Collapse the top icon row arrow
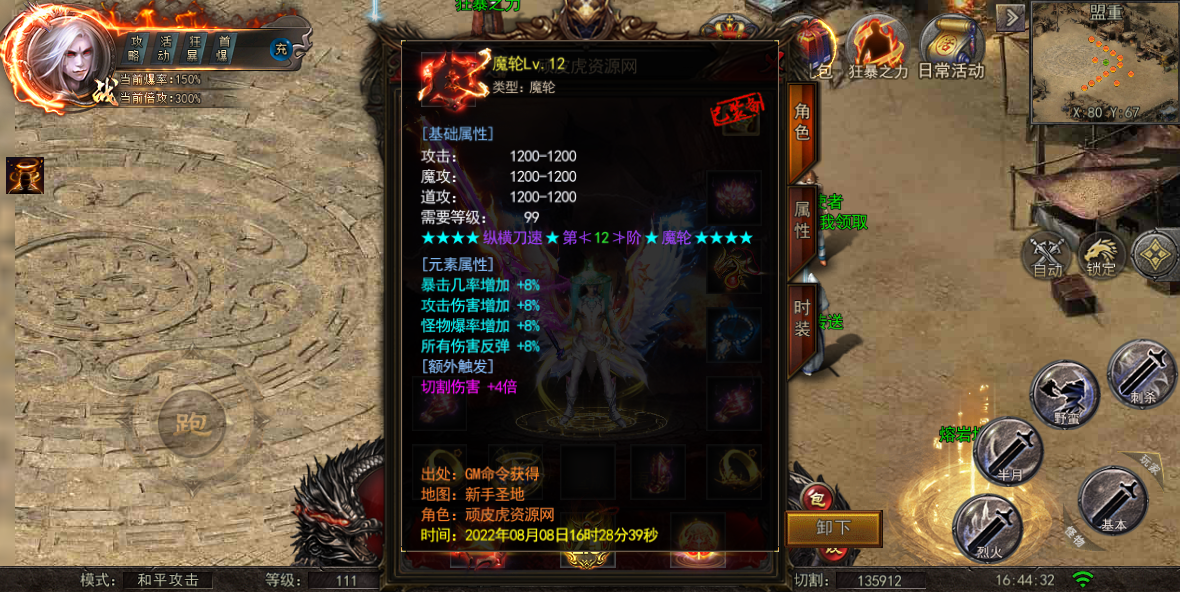This screenshot has height=592, width=1180. pos(1012,18)
